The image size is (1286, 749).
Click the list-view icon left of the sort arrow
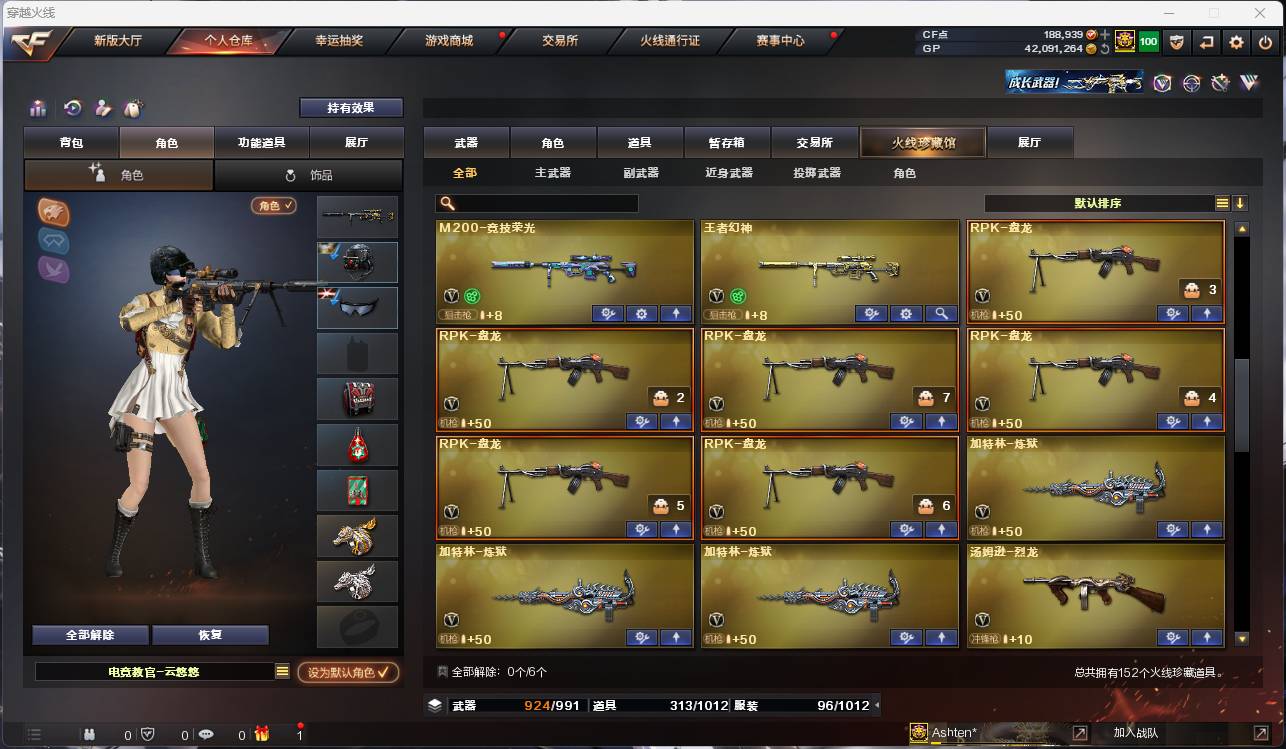pos(1221,201)
